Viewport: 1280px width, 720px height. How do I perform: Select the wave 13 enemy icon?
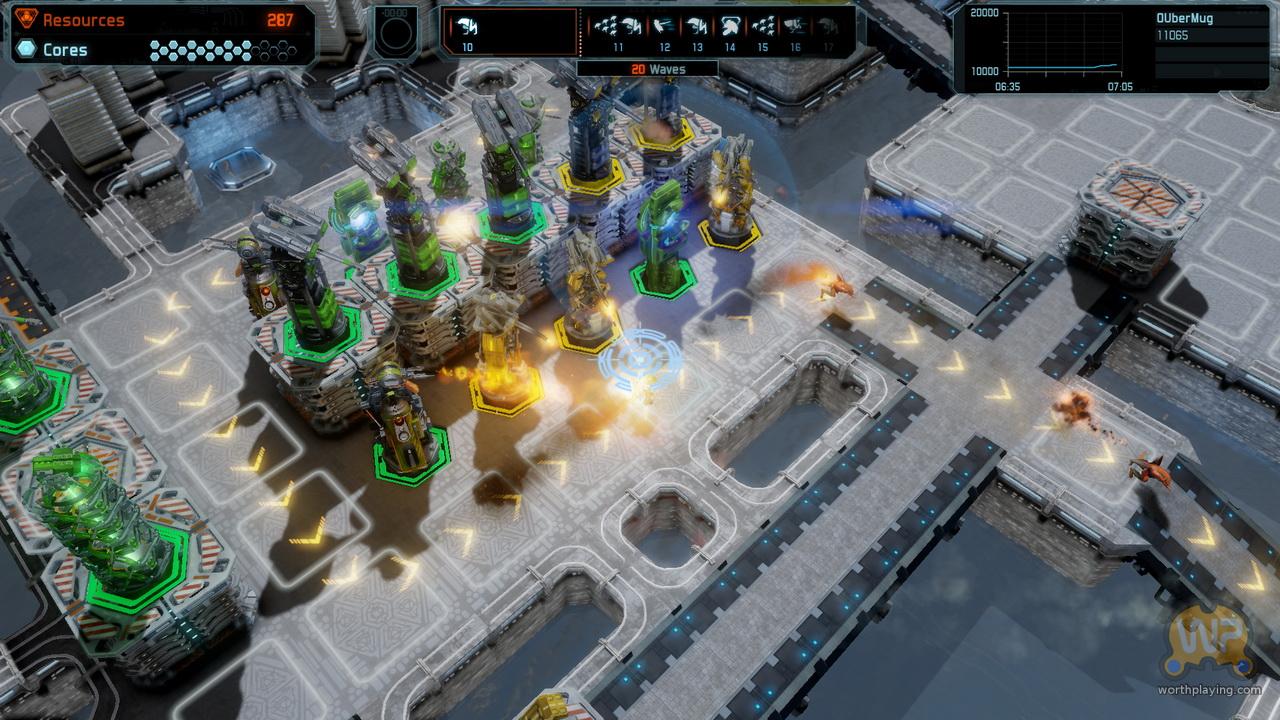pyautogui.click(x=697, y=27)
